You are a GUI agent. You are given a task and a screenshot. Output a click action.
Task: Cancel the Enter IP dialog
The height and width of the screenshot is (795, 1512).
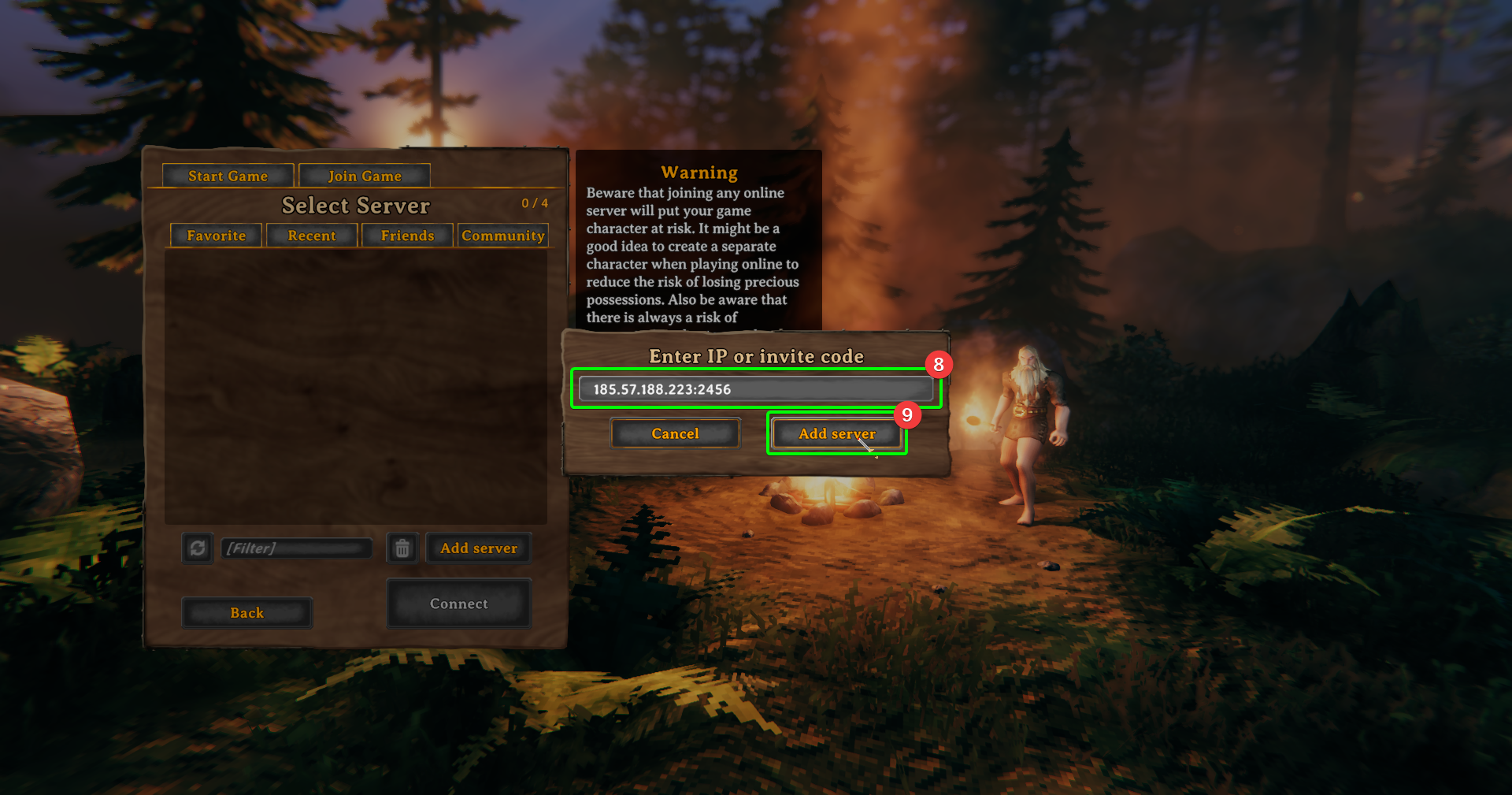pyautogui.click(x=675, y=433)
